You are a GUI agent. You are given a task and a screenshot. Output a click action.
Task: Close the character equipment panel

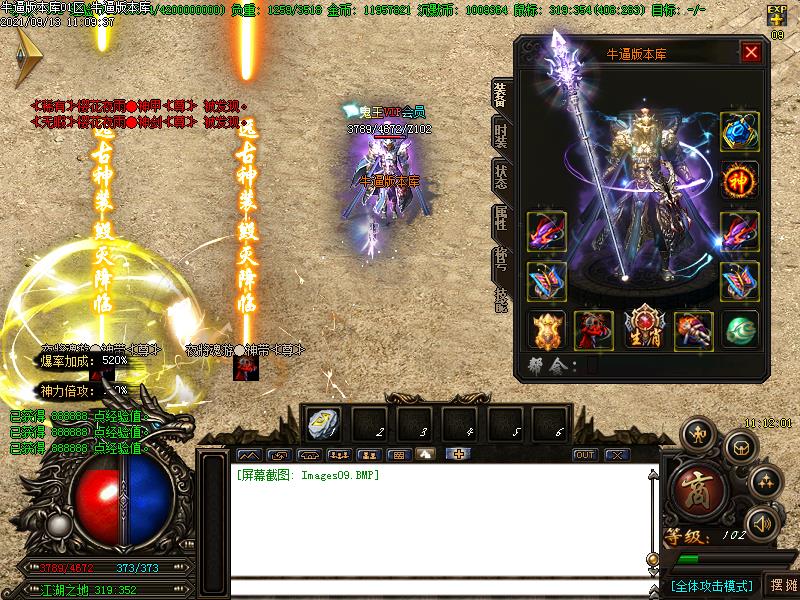click(x=751, y=53)
